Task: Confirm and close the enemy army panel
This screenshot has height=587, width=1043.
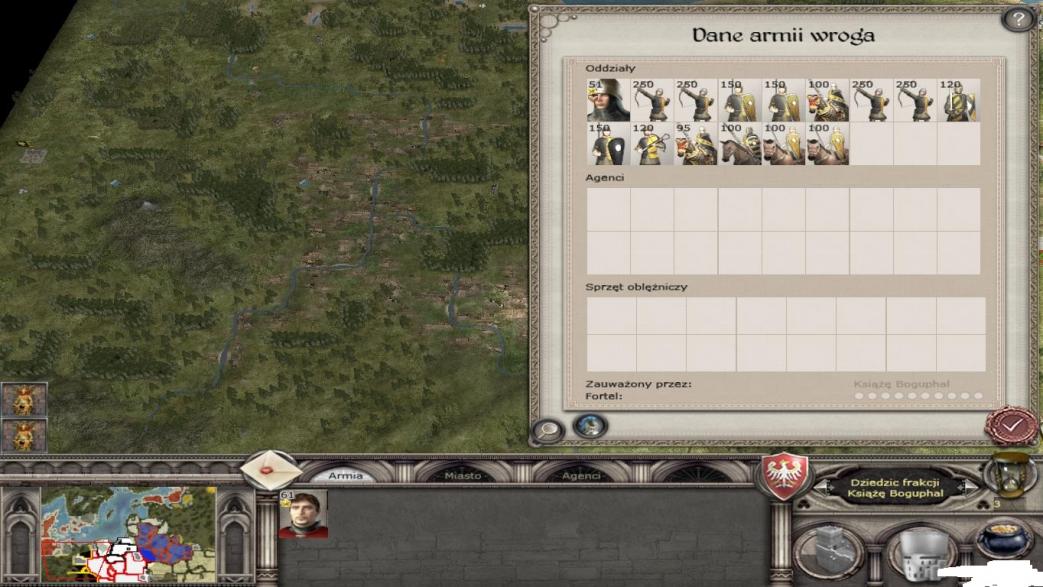Action: (1012, 425)
